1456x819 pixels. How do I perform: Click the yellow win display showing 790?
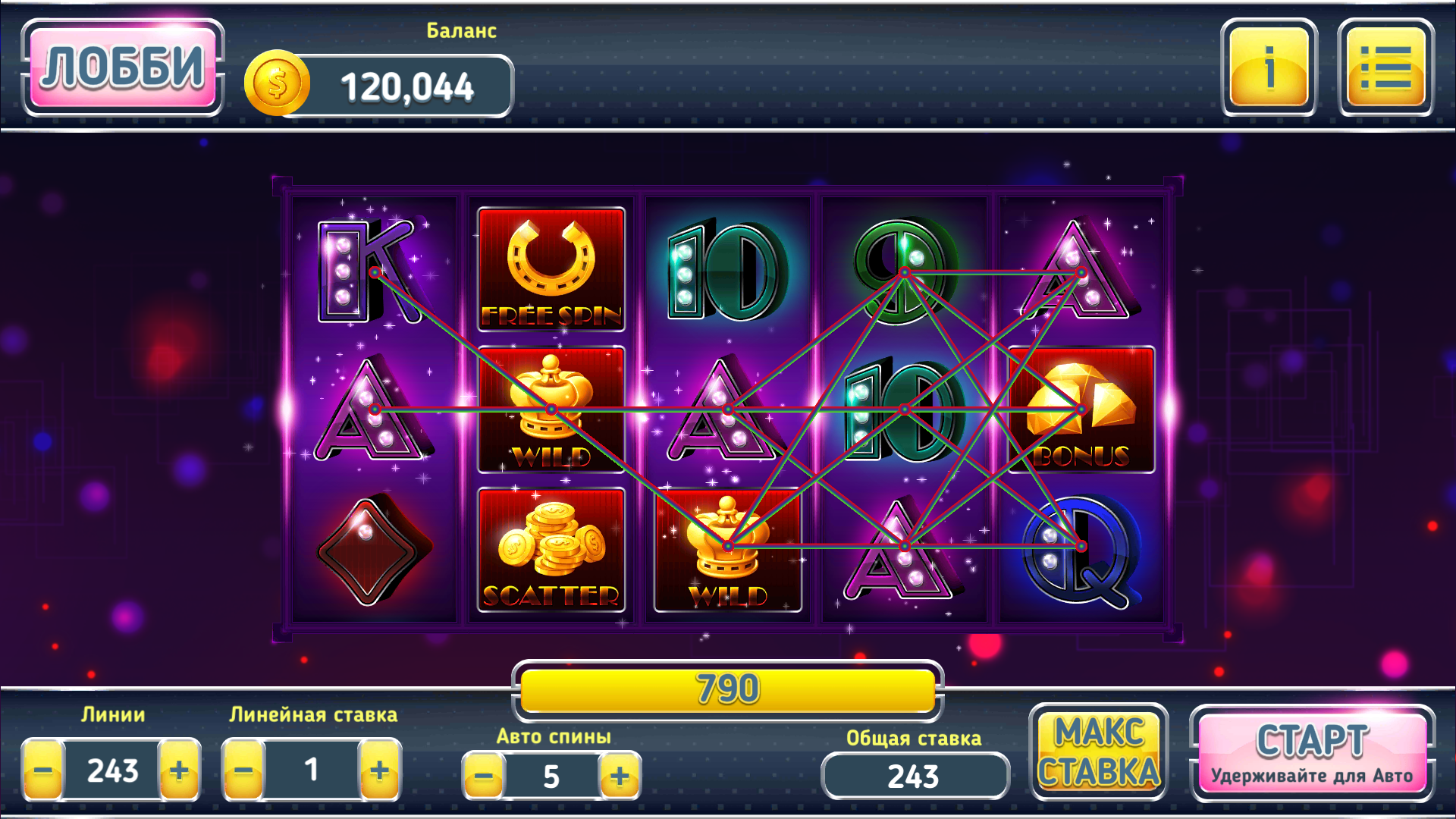coord(726,690)
